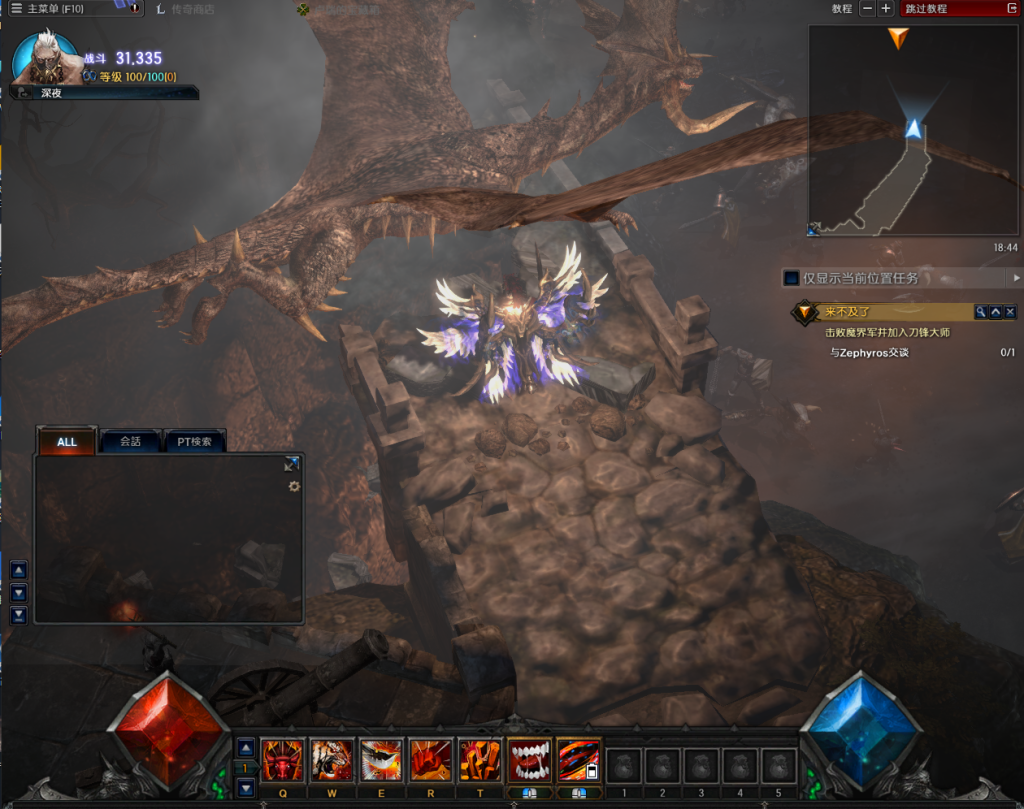
Task: Zoom in the minimap with the plus button
Action: coord(885,9)
